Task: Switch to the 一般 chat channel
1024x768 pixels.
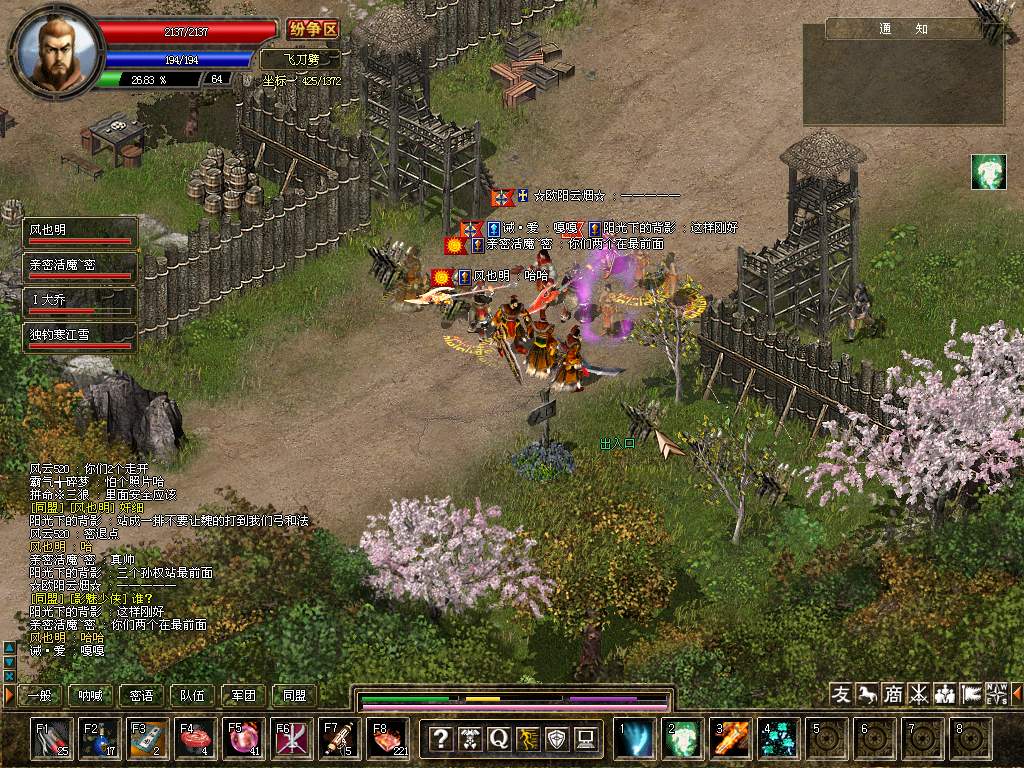Action: point(39,695)
